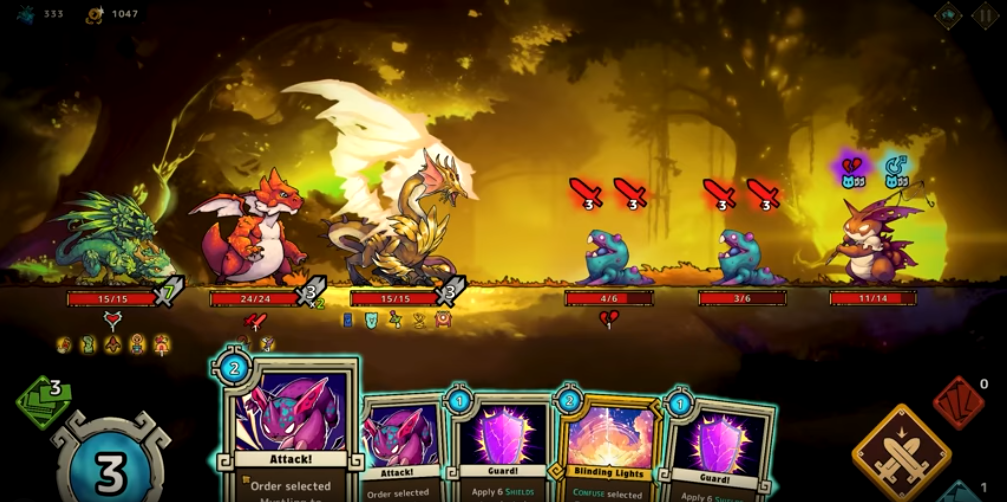Image resolution: width=1008 pixels, height=502 pixels.
Task: Pause the game
Action: point(985,15)
